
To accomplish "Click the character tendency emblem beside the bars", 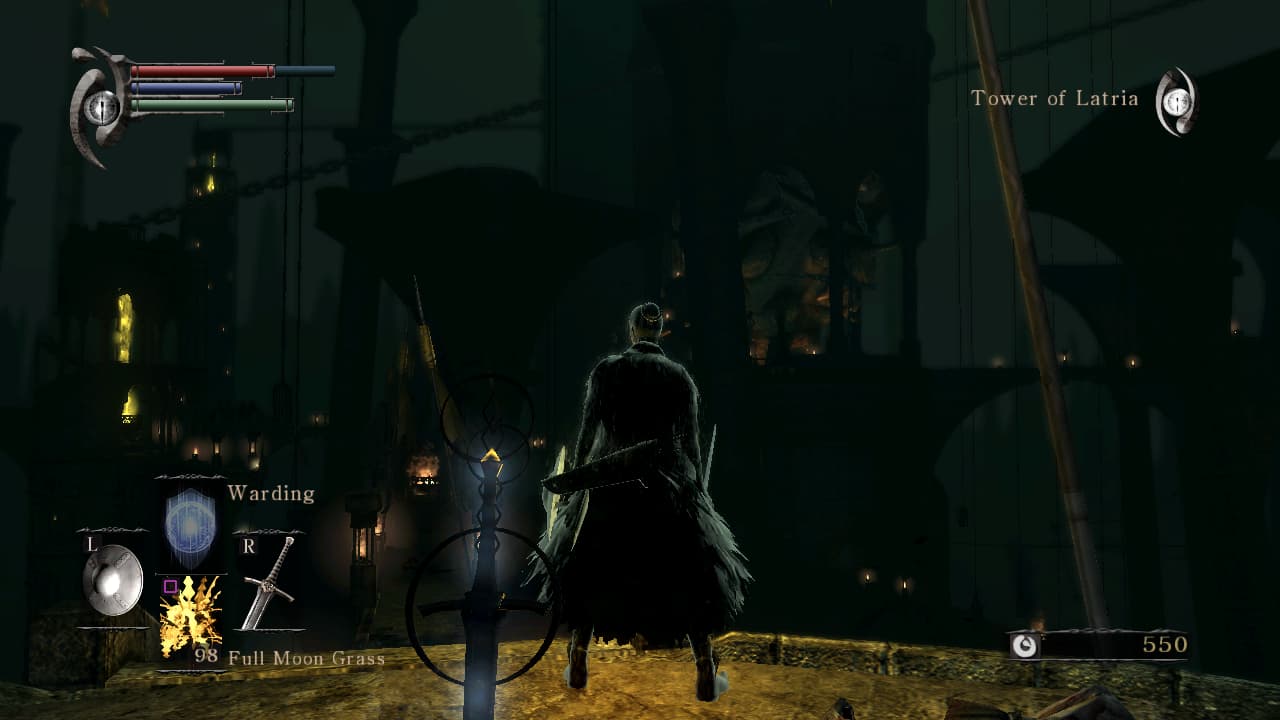I will tap(100, 107).
